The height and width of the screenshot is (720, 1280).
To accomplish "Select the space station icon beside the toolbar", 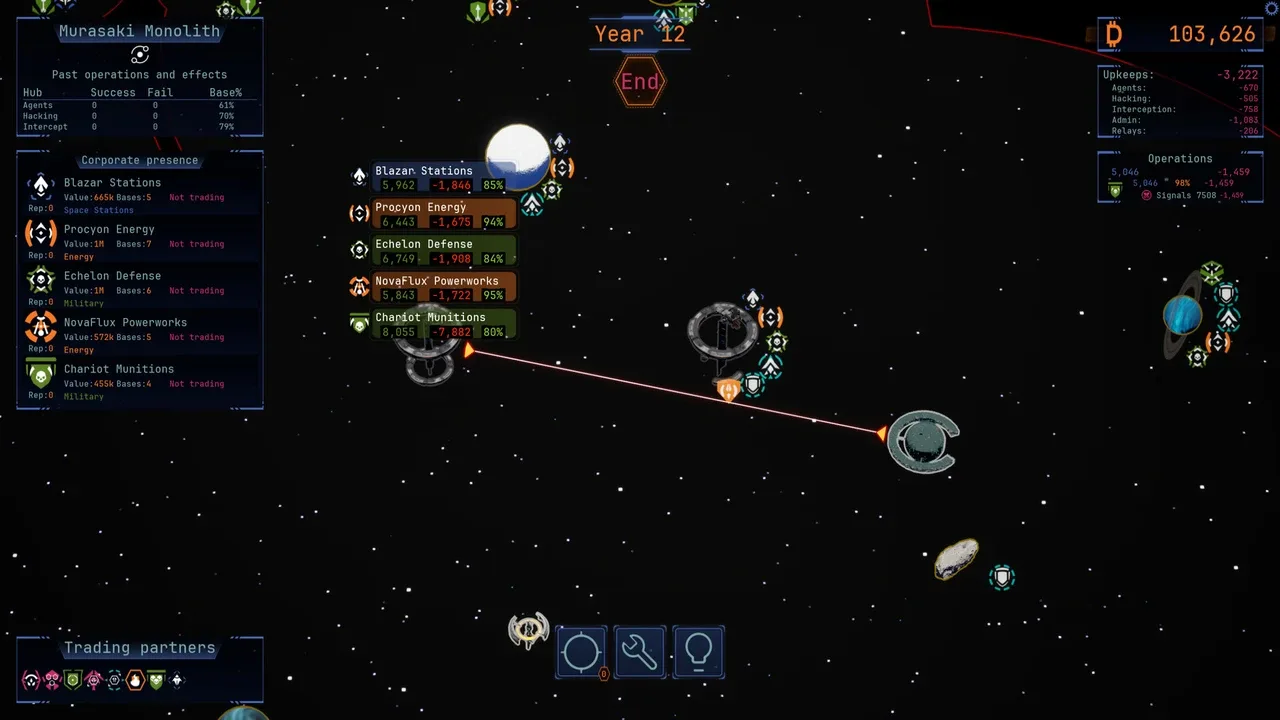I will [x=528, y=630].
